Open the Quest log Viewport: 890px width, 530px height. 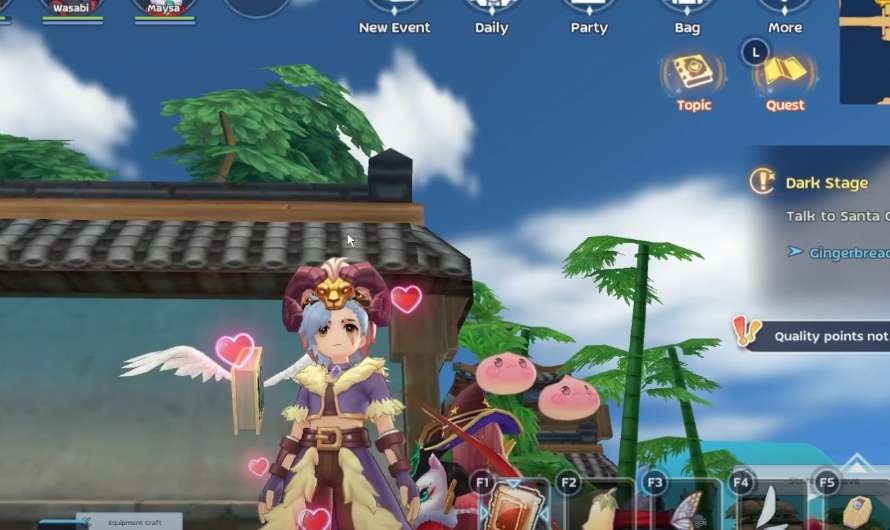pyautogui.click(x=785, y=73)
